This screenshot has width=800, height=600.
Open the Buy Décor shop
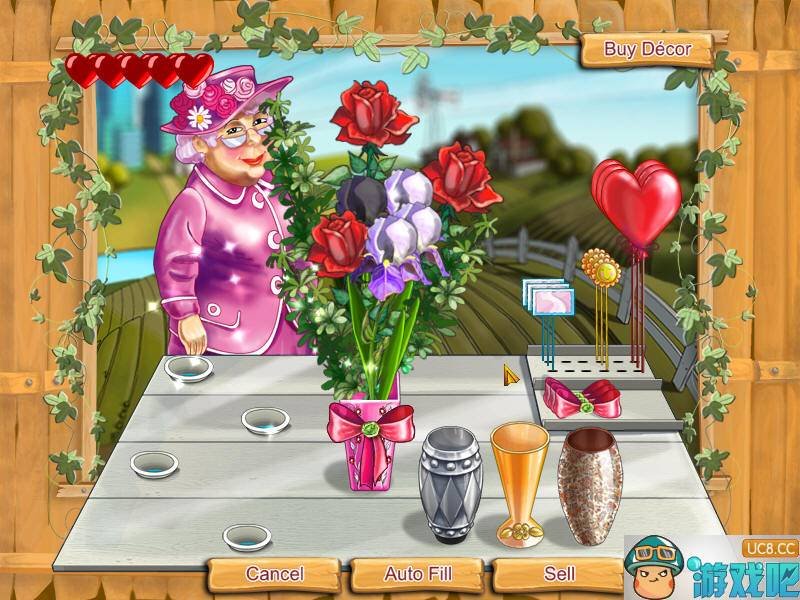click(x=646, y=49)
